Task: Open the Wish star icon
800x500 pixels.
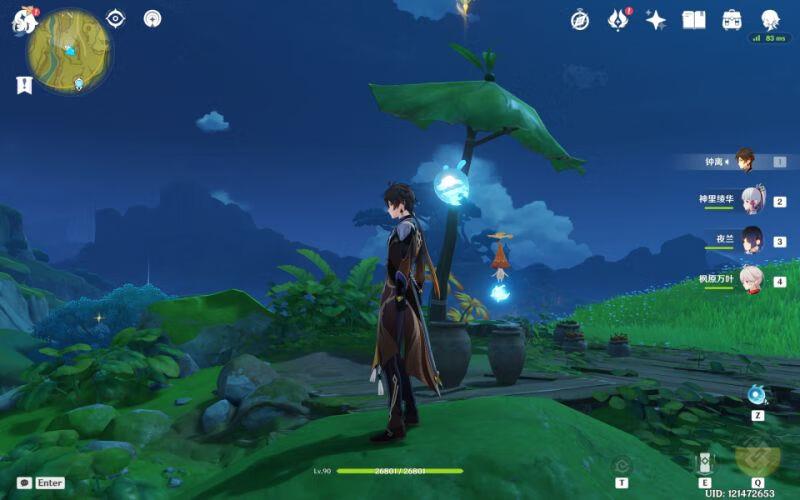Action: (656, 20)
